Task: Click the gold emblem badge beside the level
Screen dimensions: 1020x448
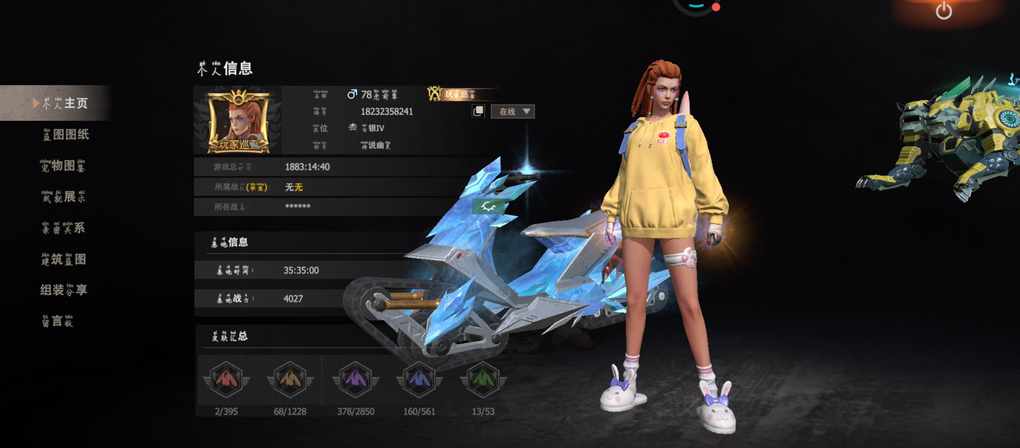Action: click(x=436, y=93)
